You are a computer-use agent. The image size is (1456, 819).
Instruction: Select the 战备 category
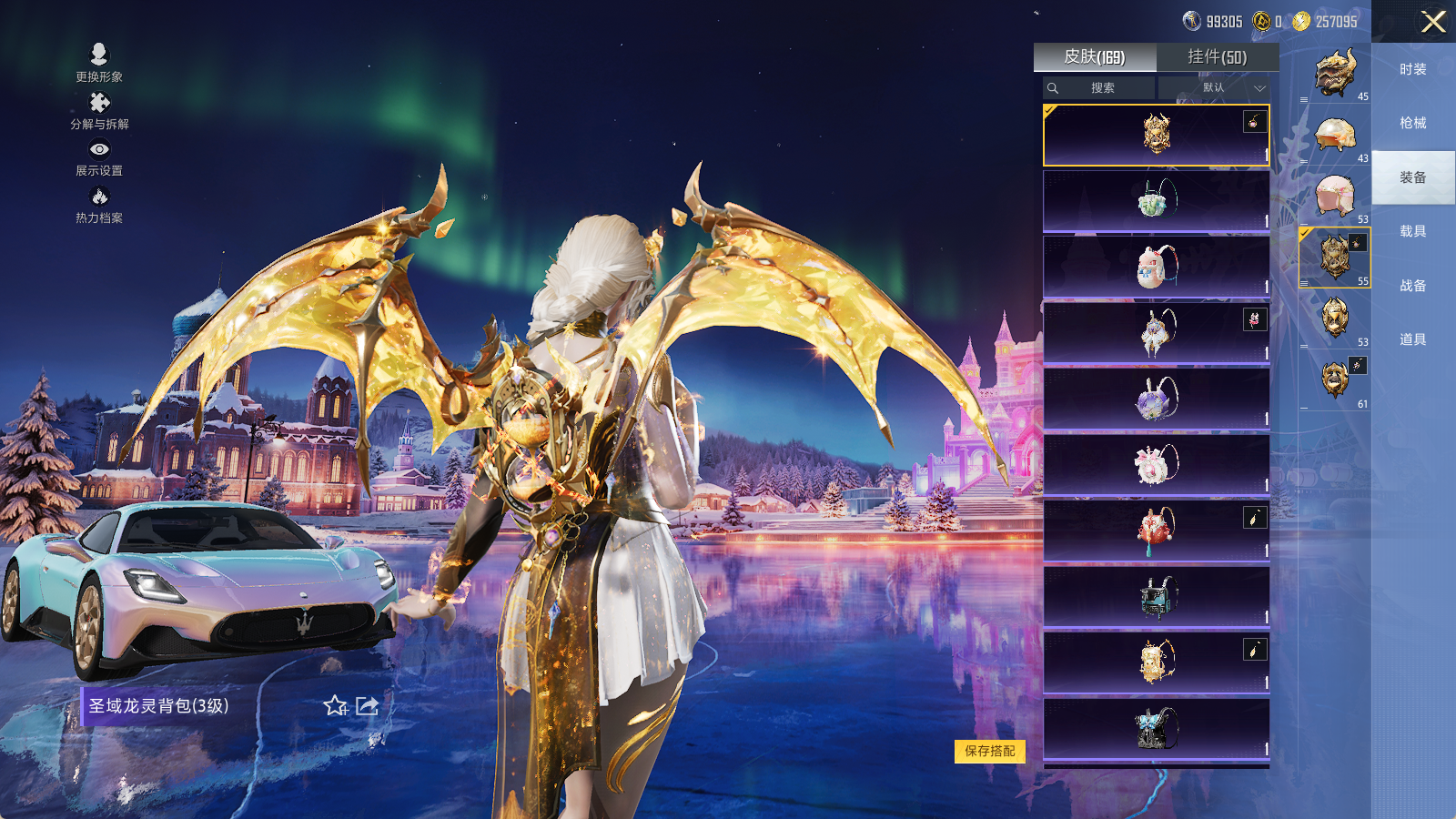[x=1412, y=286]
